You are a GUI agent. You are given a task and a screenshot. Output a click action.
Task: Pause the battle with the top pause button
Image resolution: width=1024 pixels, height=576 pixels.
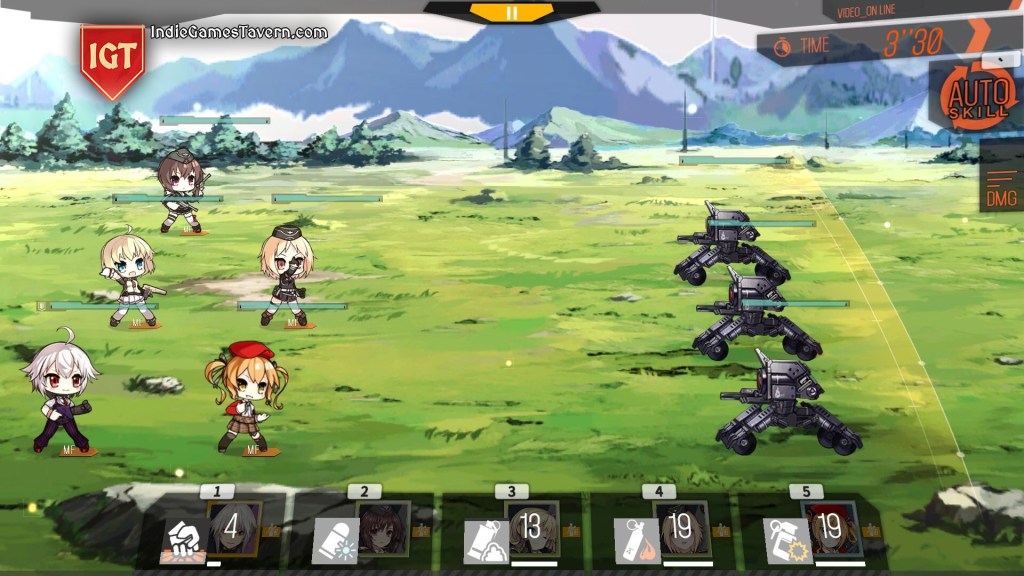(511, 13)
